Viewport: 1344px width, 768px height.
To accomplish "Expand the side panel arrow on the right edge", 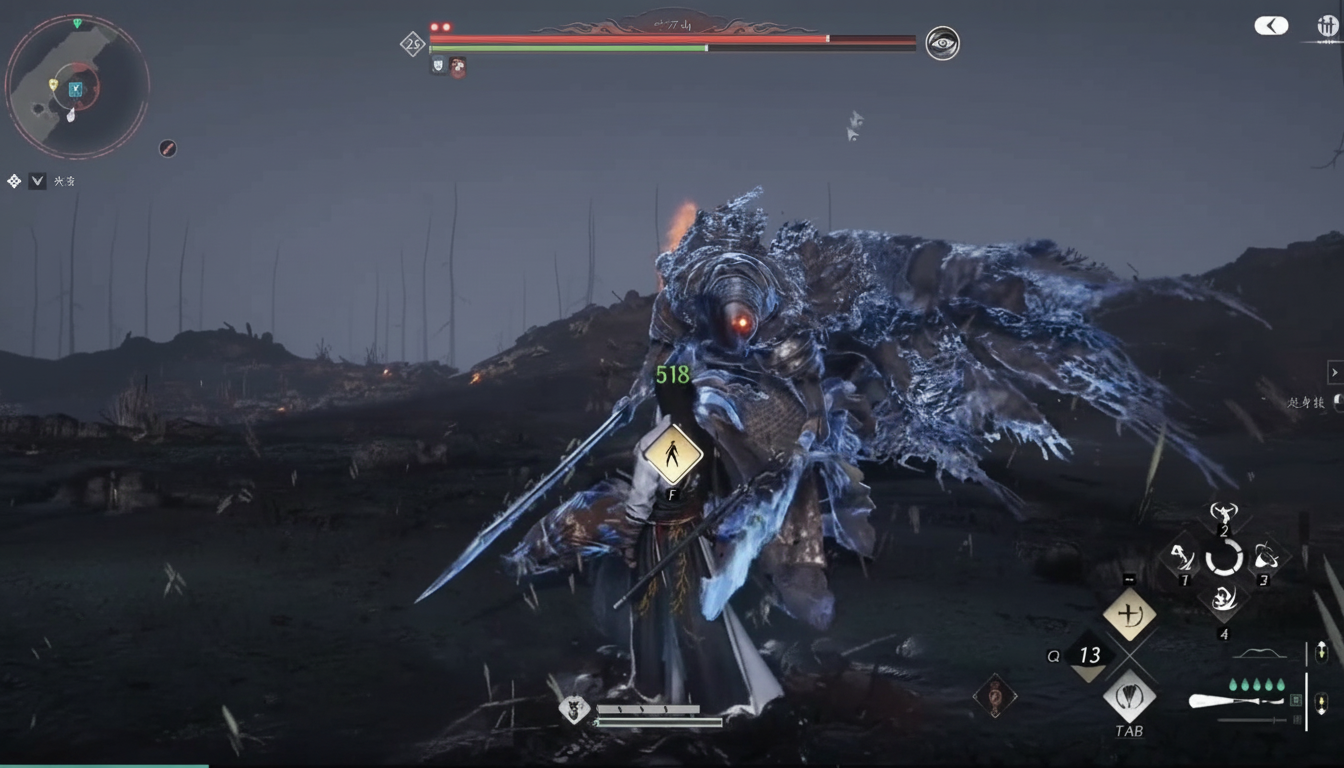I will coord(1334,373).
